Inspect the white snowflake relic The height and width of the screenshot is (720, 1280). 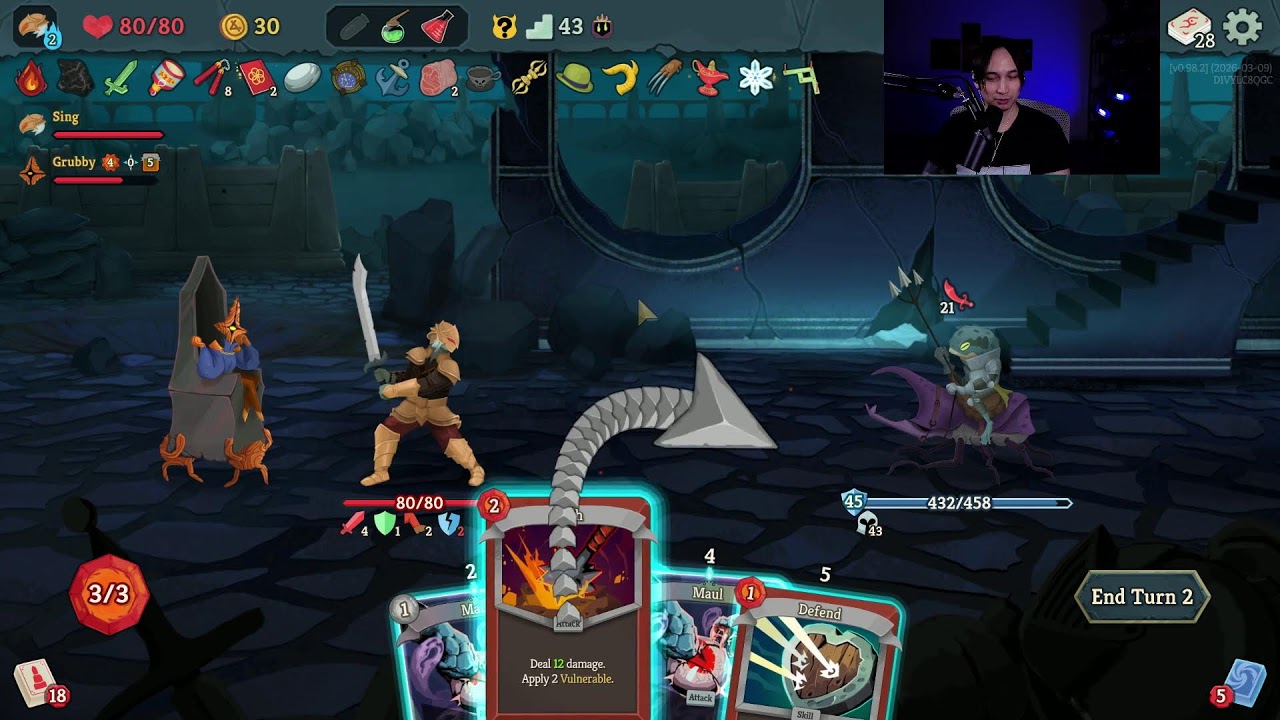(x=756, y=78)
